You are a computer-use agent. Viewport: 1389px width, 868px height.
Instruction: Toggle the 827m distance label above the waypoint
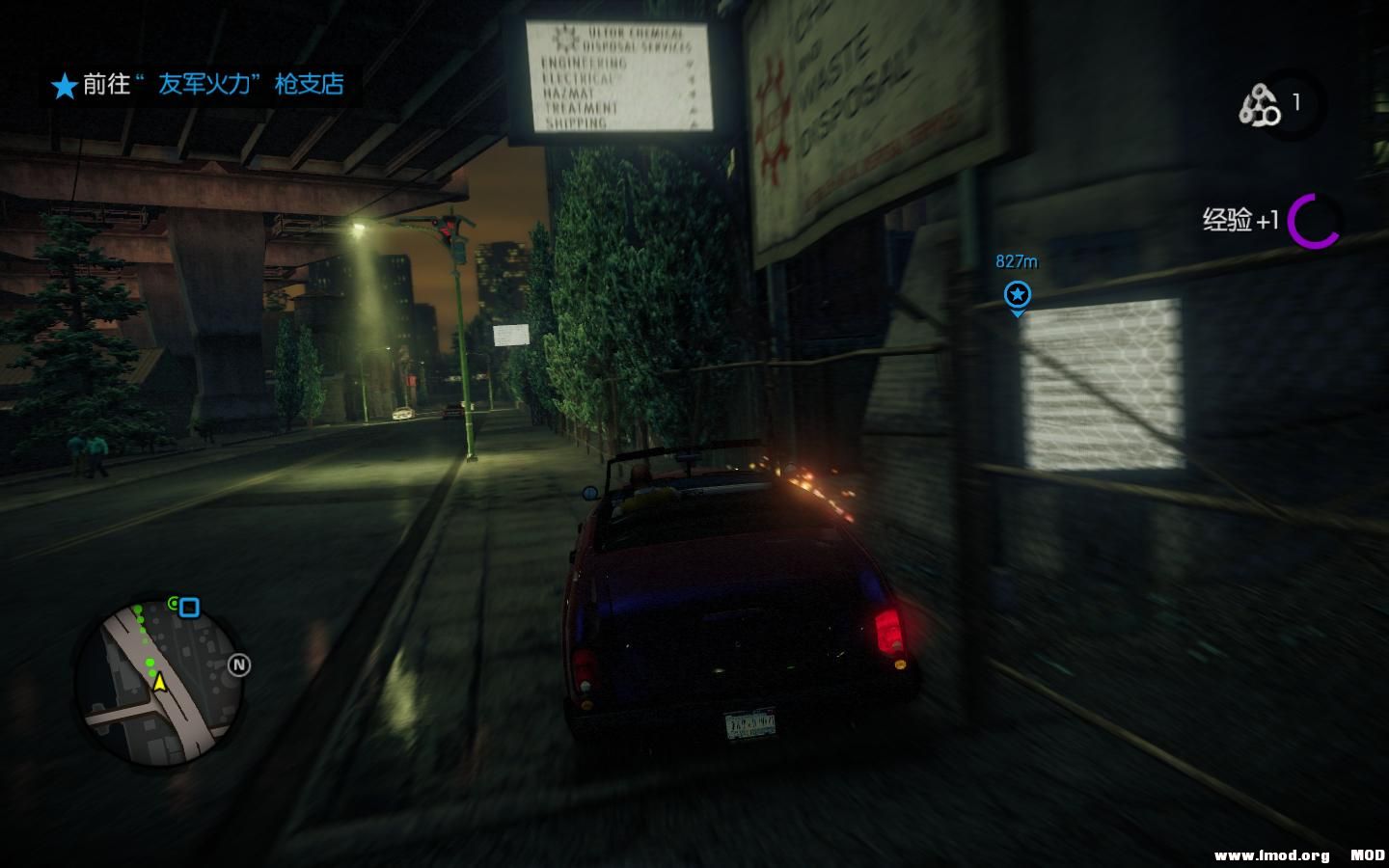point(1017,259)
